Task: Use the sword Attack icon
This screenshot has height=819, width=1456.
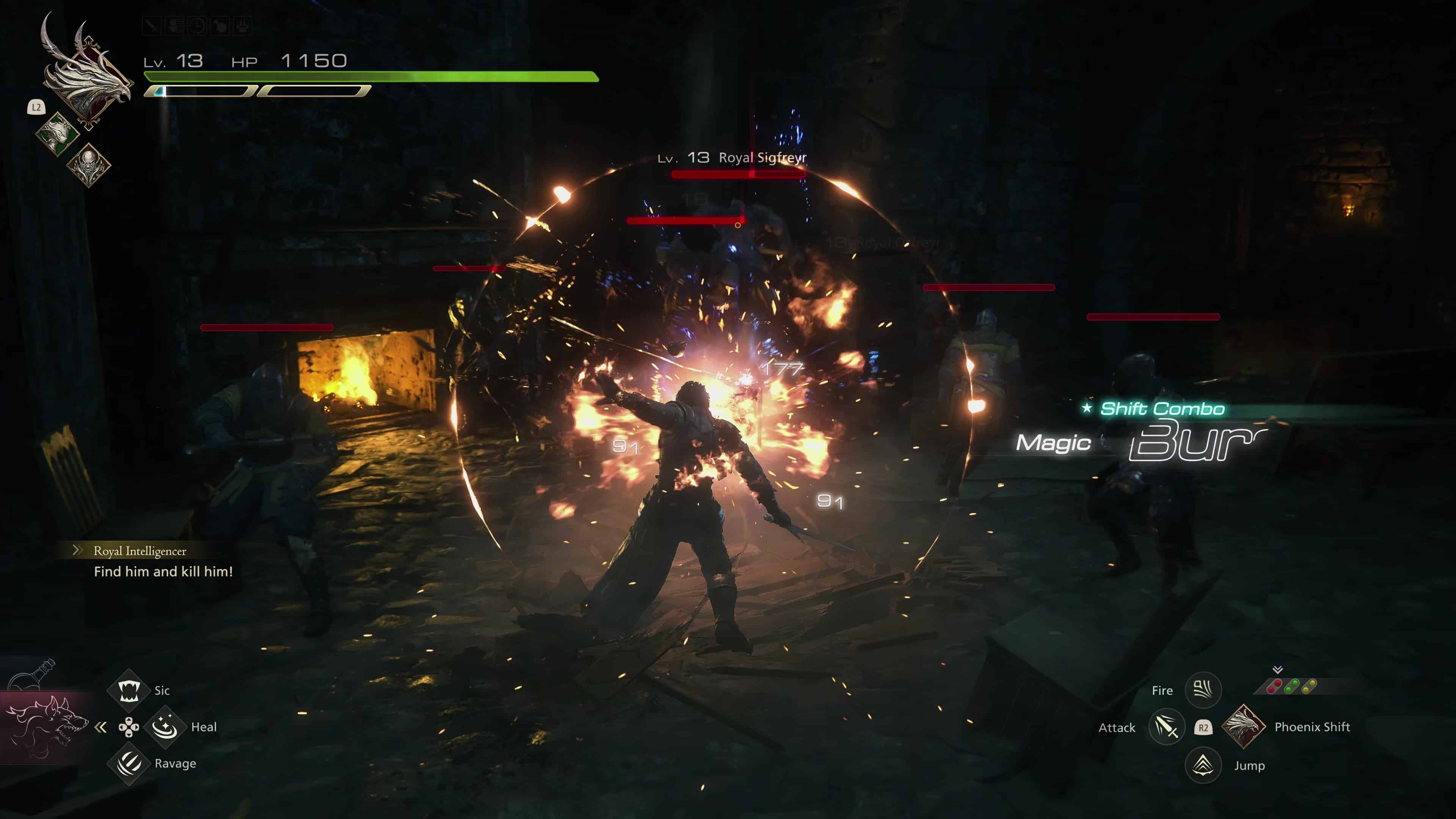Action: click(1166, 727)
